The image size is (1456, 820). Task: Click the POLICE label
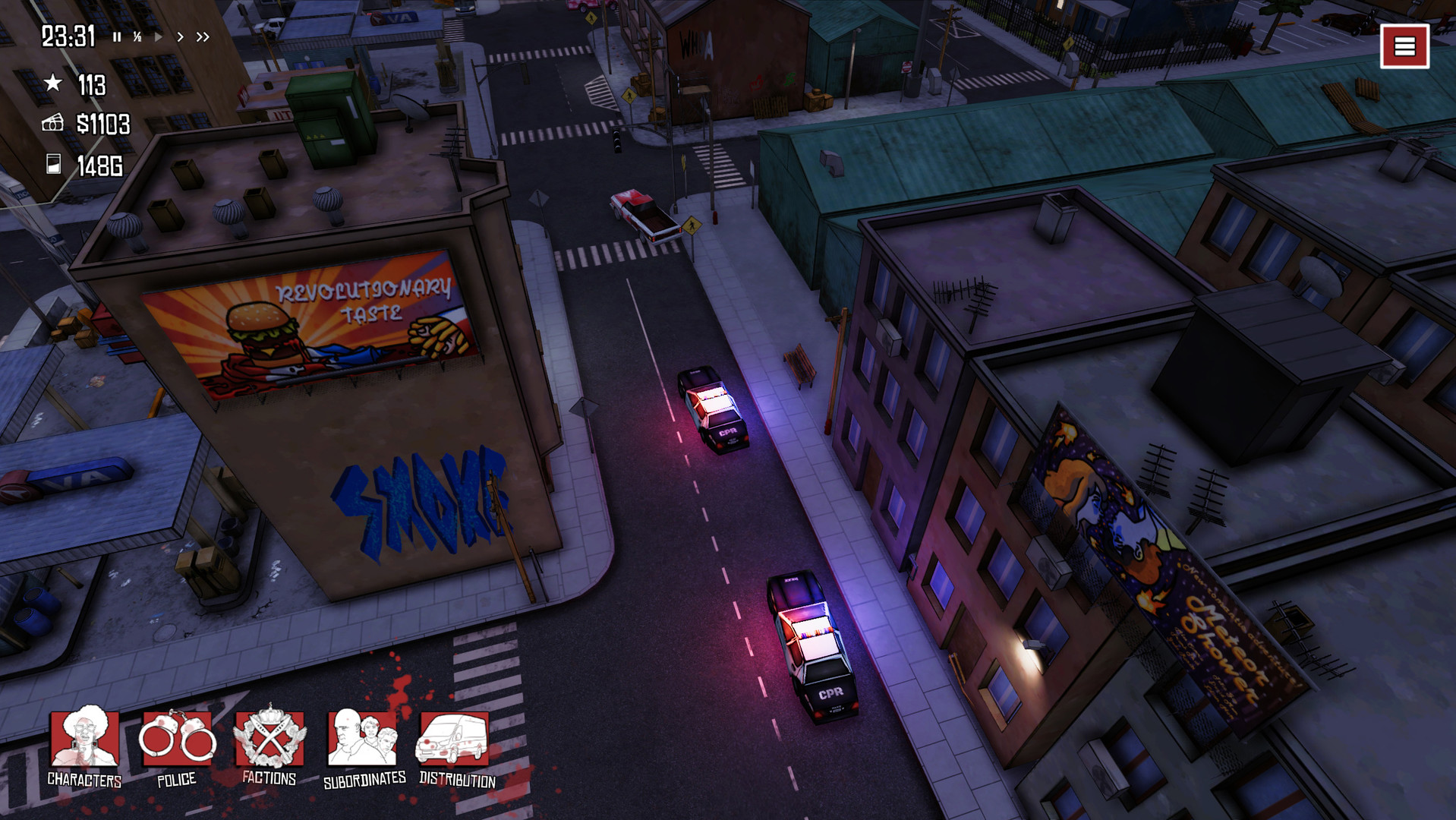(176, 779)
